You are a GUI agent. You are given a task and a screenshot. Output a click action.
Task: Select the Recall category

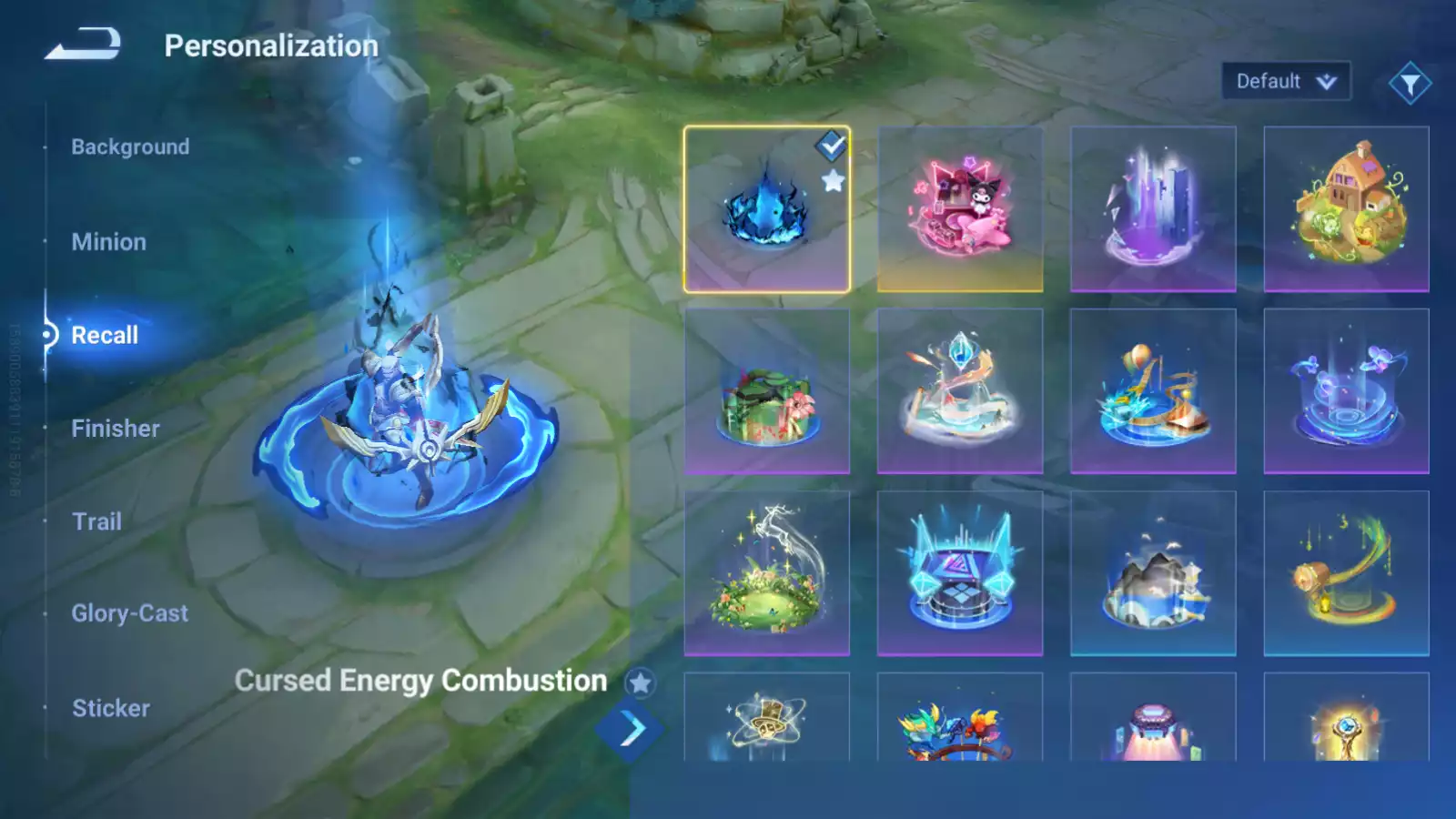pos(105,335)
